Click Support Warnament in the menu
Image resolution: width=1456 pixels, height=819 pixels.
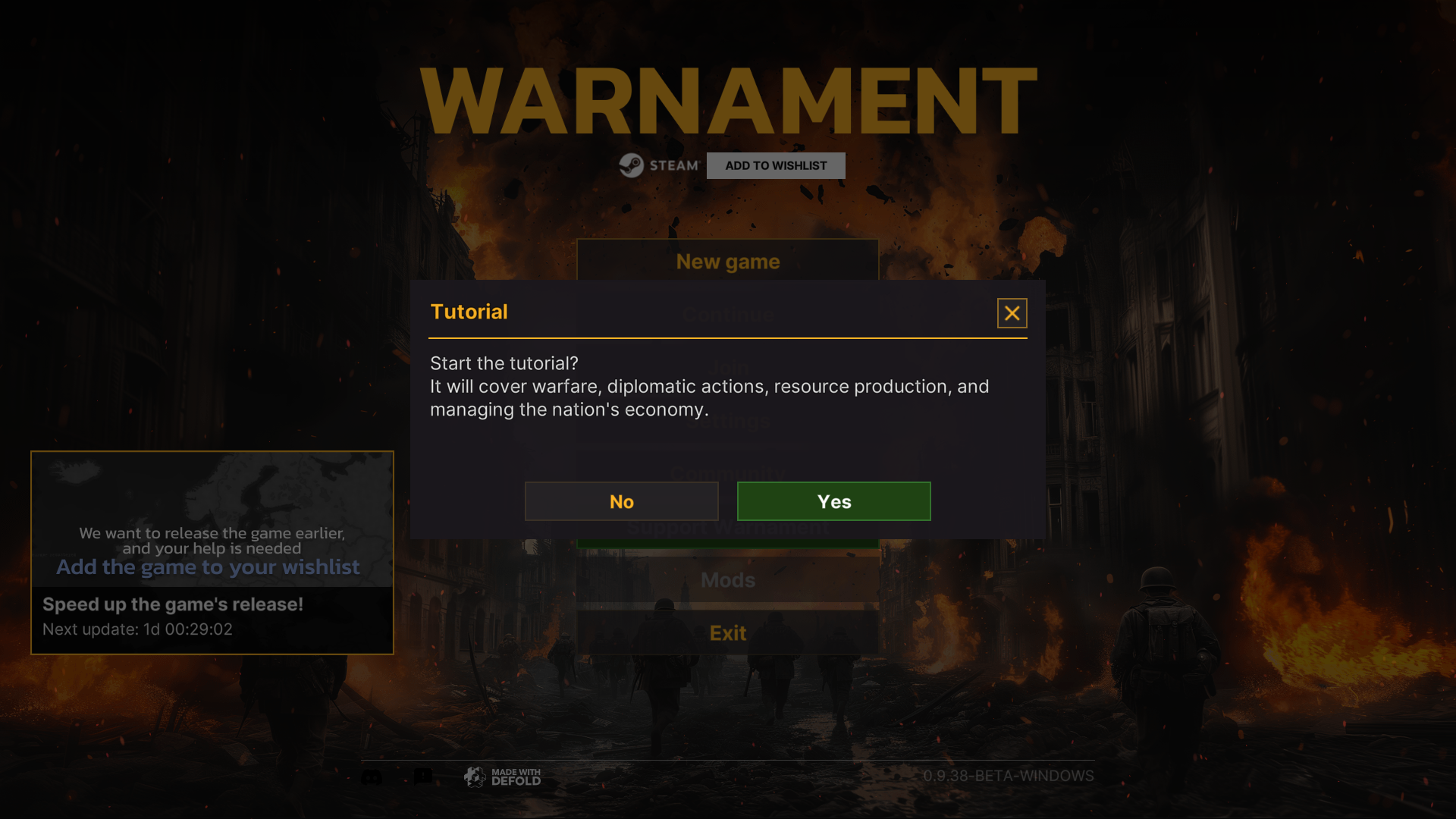point(727,526)
